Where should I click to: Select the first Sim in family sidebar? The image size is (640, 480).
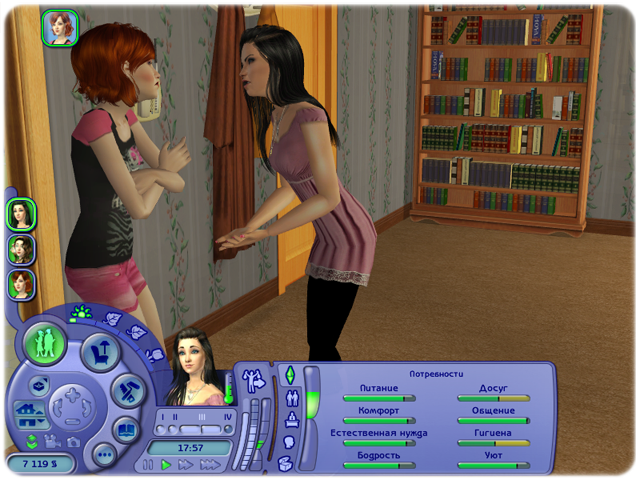click(x=21, y=213)
